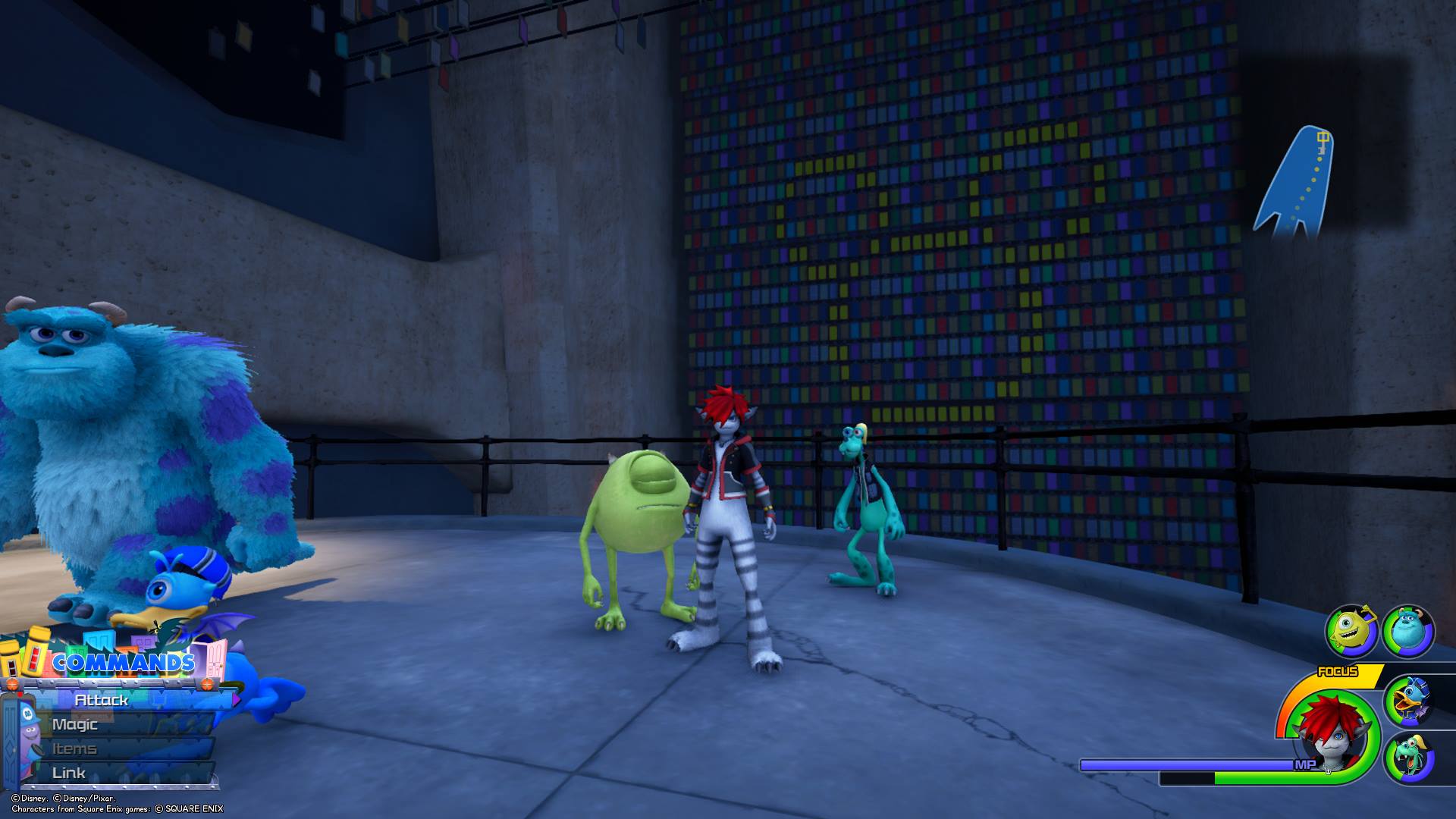Choose the Items command
The image size is (1456, 819).
[x=74, y=748]
